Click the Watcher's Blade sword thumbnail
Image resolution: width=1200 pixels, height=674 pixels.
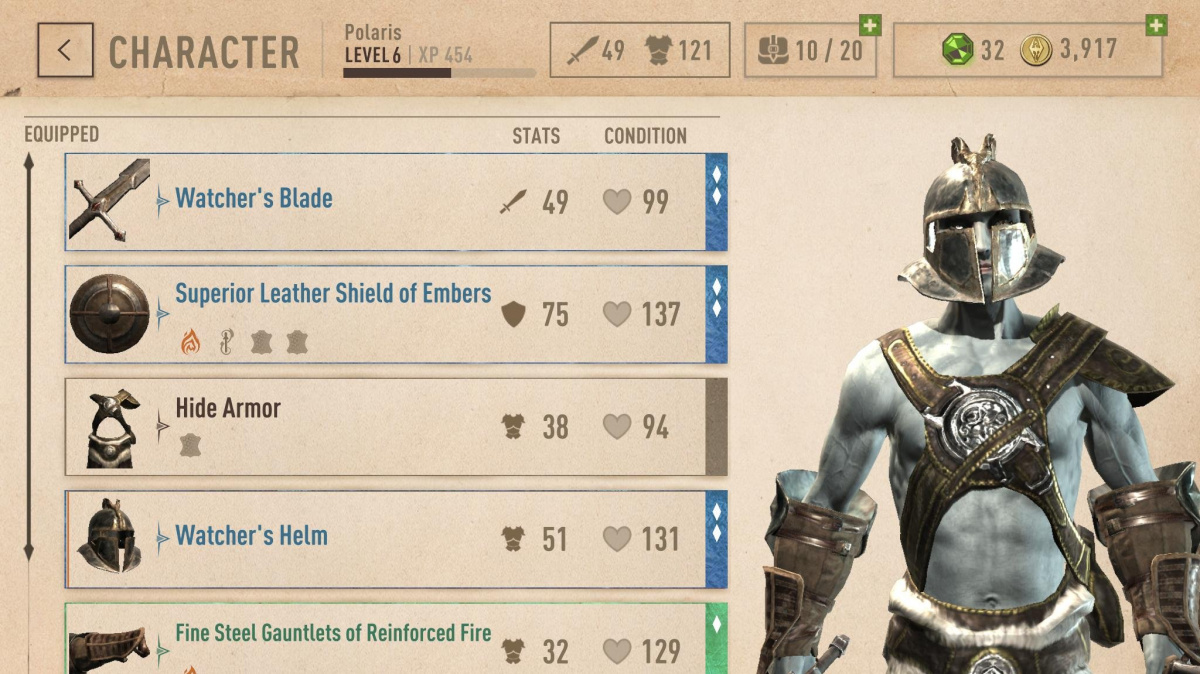109,202
